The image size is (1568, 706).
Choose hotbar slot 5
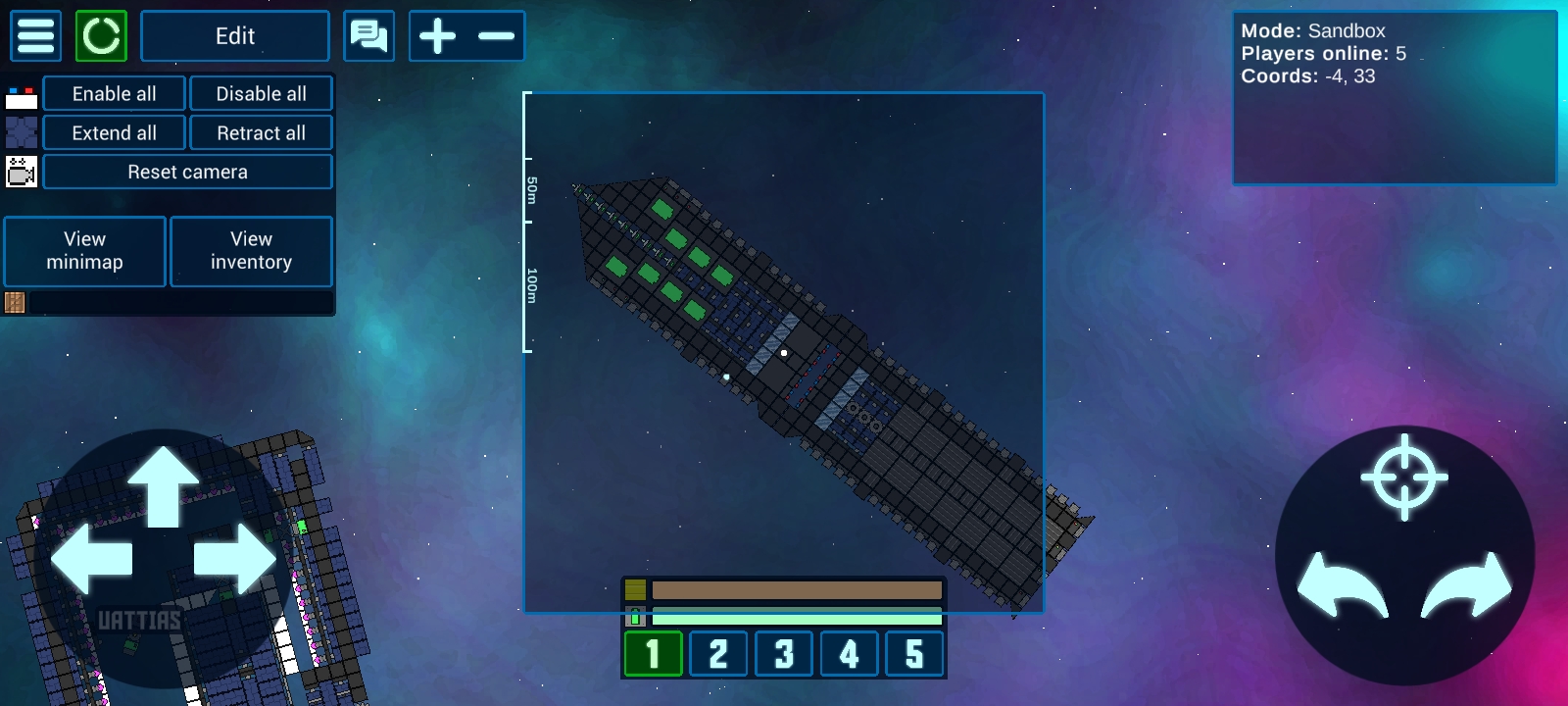click(x=914, y=654)
